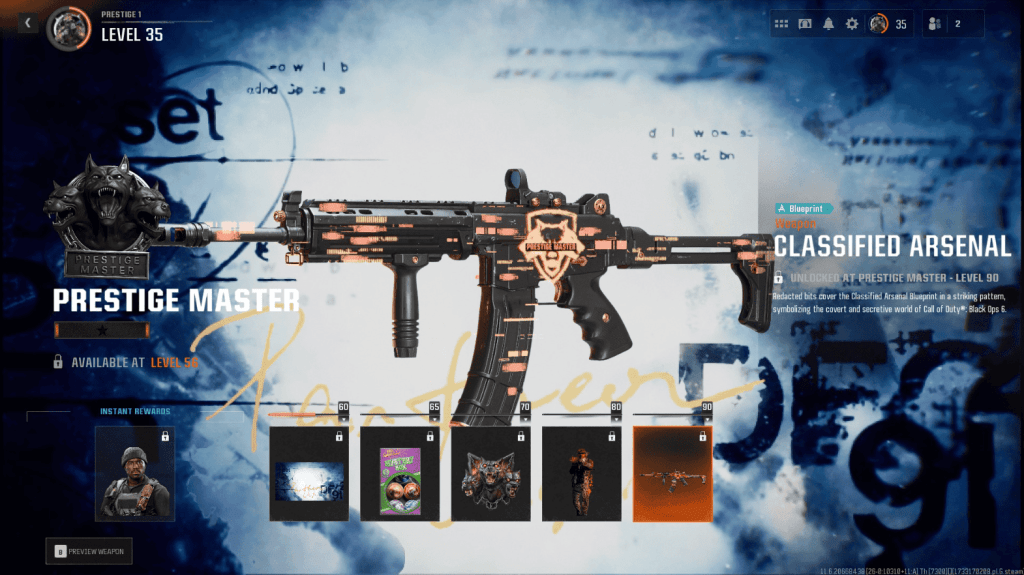Screen dimensions: 1024x575
Task: Select the level 65 Mystery Box reward
Action: [x=400, y=474]
